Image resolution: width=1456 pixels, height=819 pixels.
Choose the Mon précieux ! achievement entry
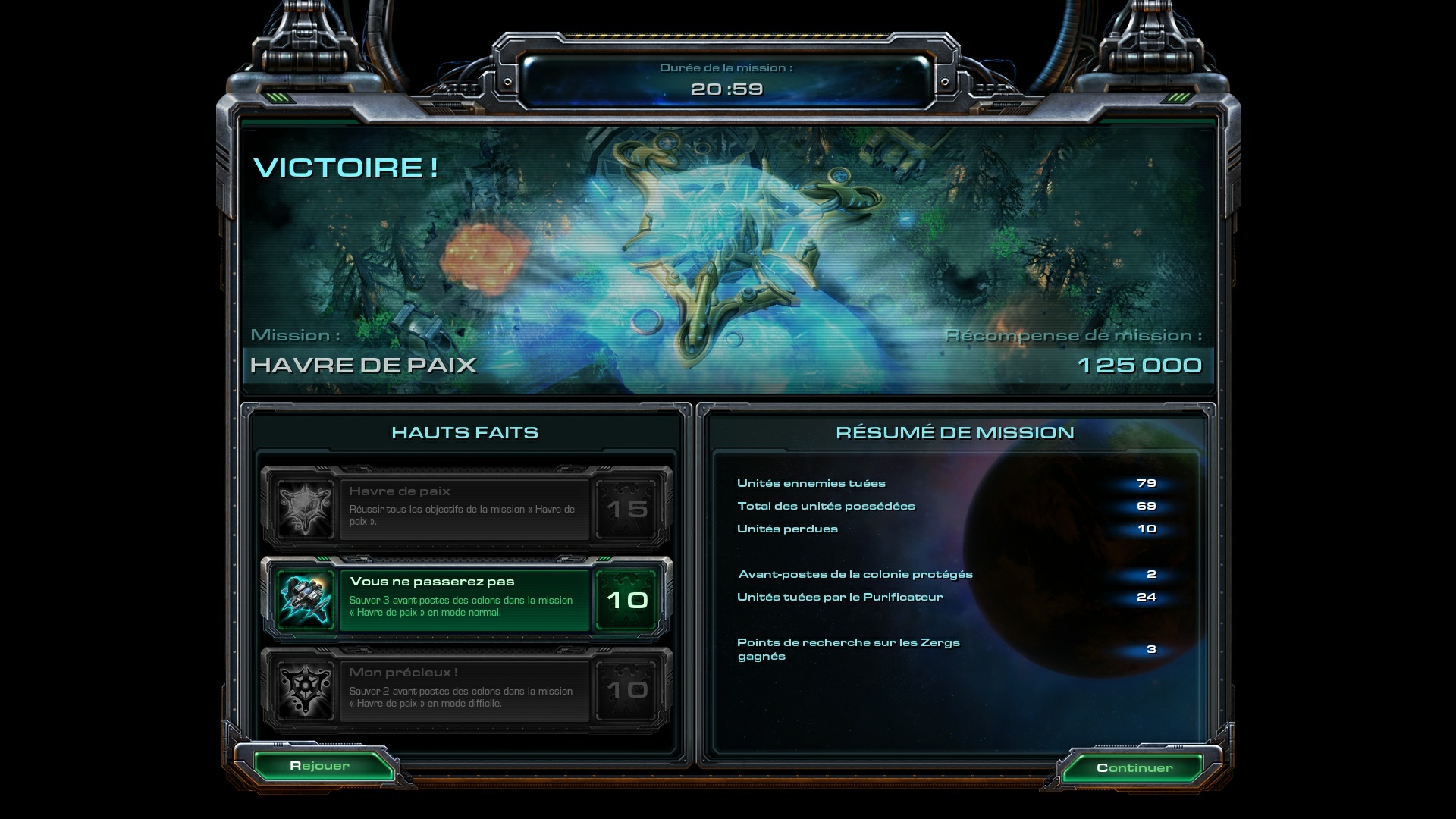tap(465, 690)
